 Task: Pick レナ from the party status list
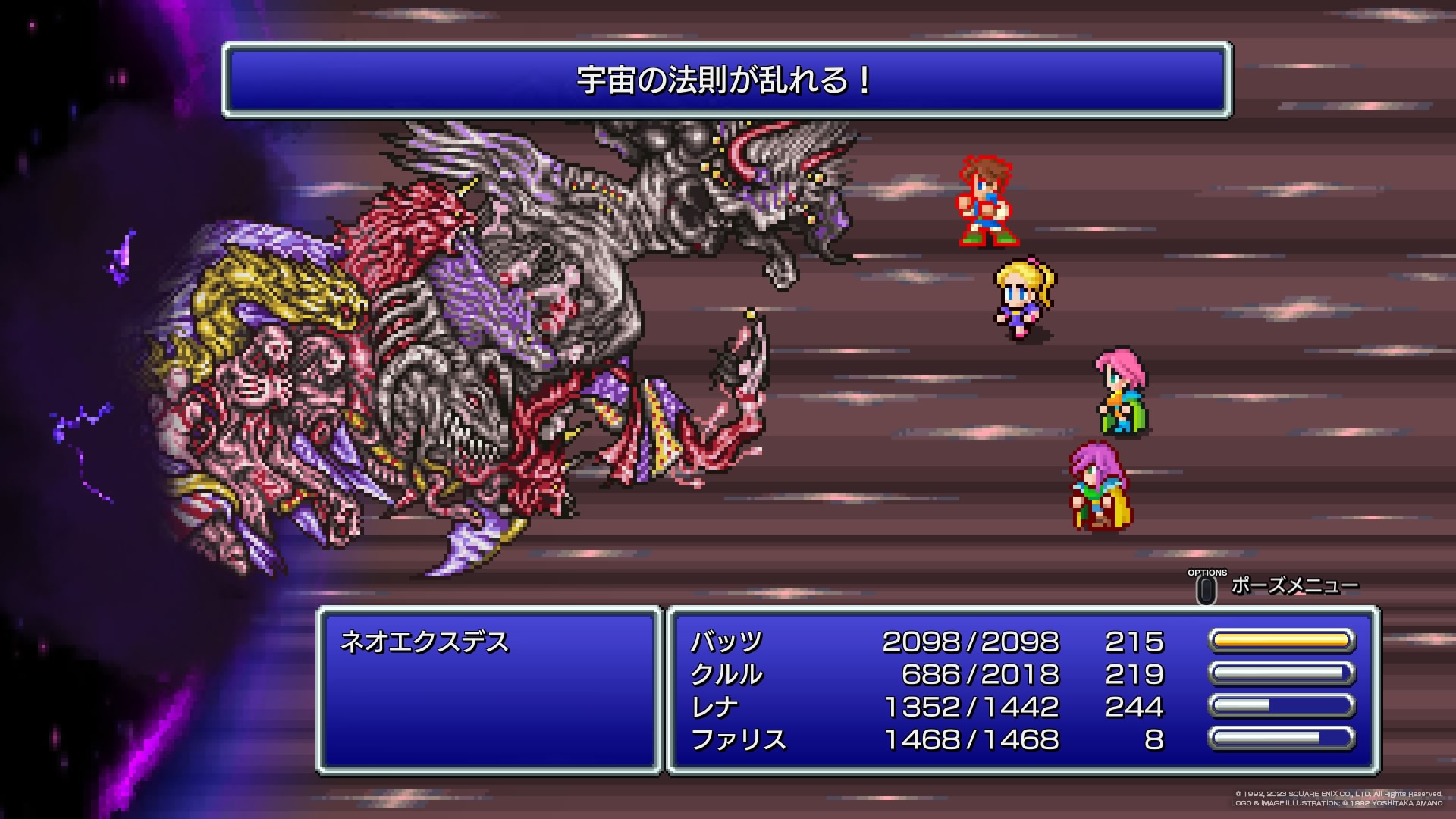pyautogui.click(x=714, y=707)
